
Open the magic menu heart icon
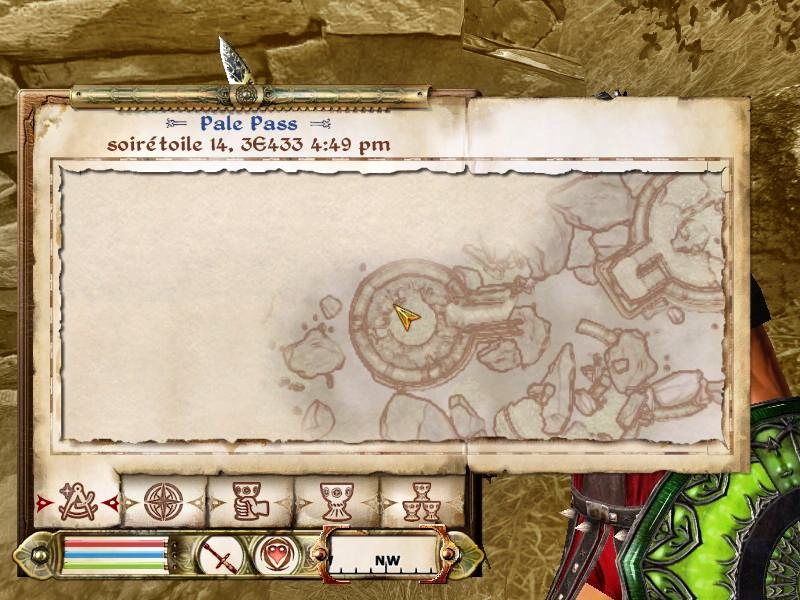click(x=276, y=554)
